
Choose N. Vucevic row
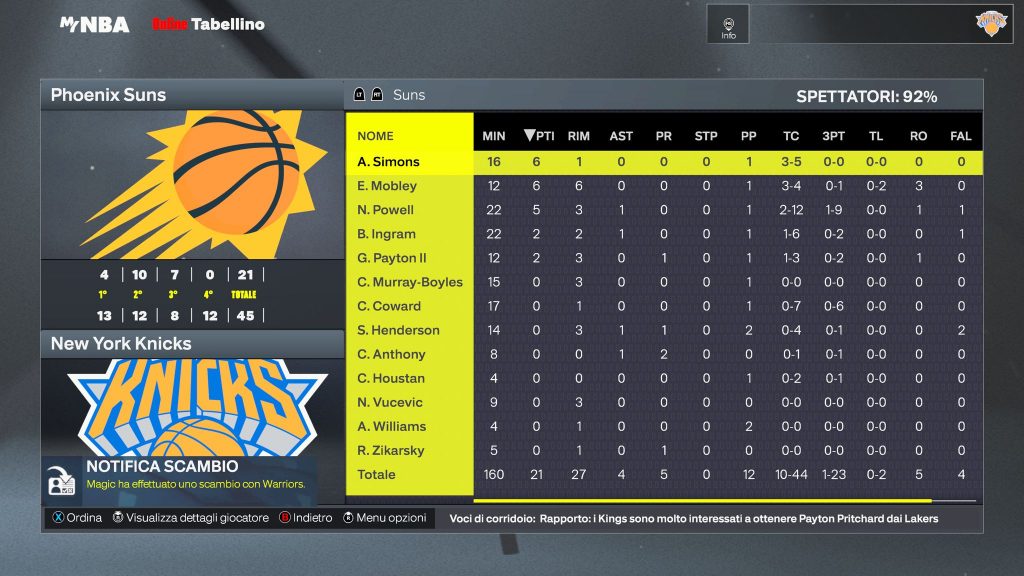[x=390, y=402]
